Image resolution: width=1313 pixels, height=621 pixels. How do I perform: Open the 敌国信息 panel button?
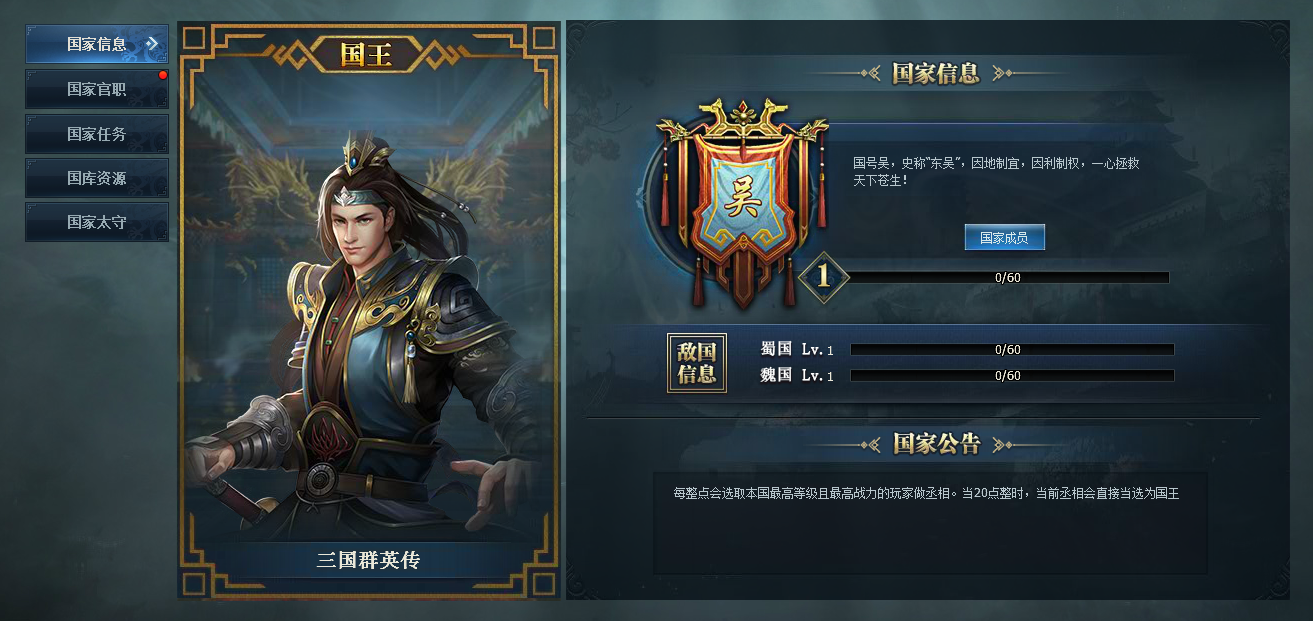point(697,363)
